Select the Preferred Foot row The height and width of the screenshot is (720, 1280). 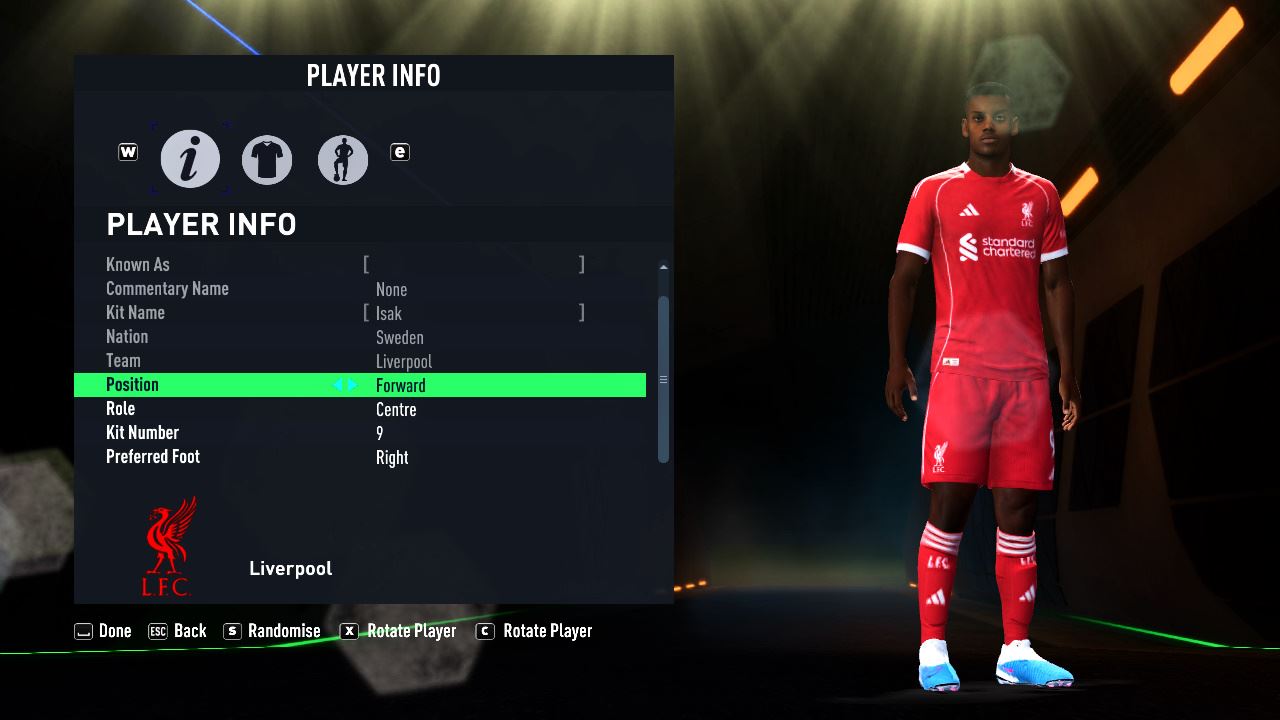coord(360,457)
